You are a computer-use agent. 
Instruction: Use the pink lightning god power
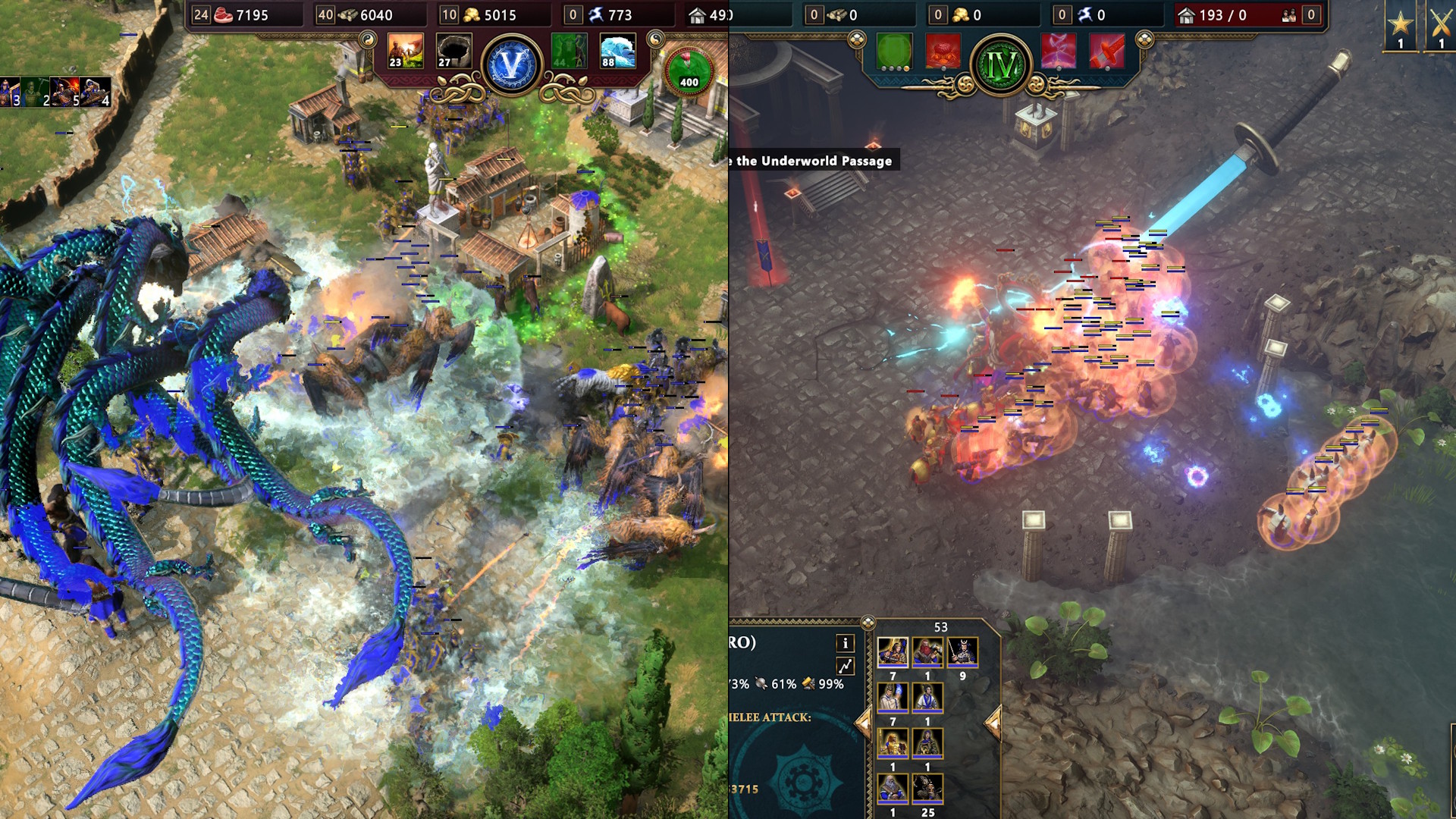(x=1059, y=52)
